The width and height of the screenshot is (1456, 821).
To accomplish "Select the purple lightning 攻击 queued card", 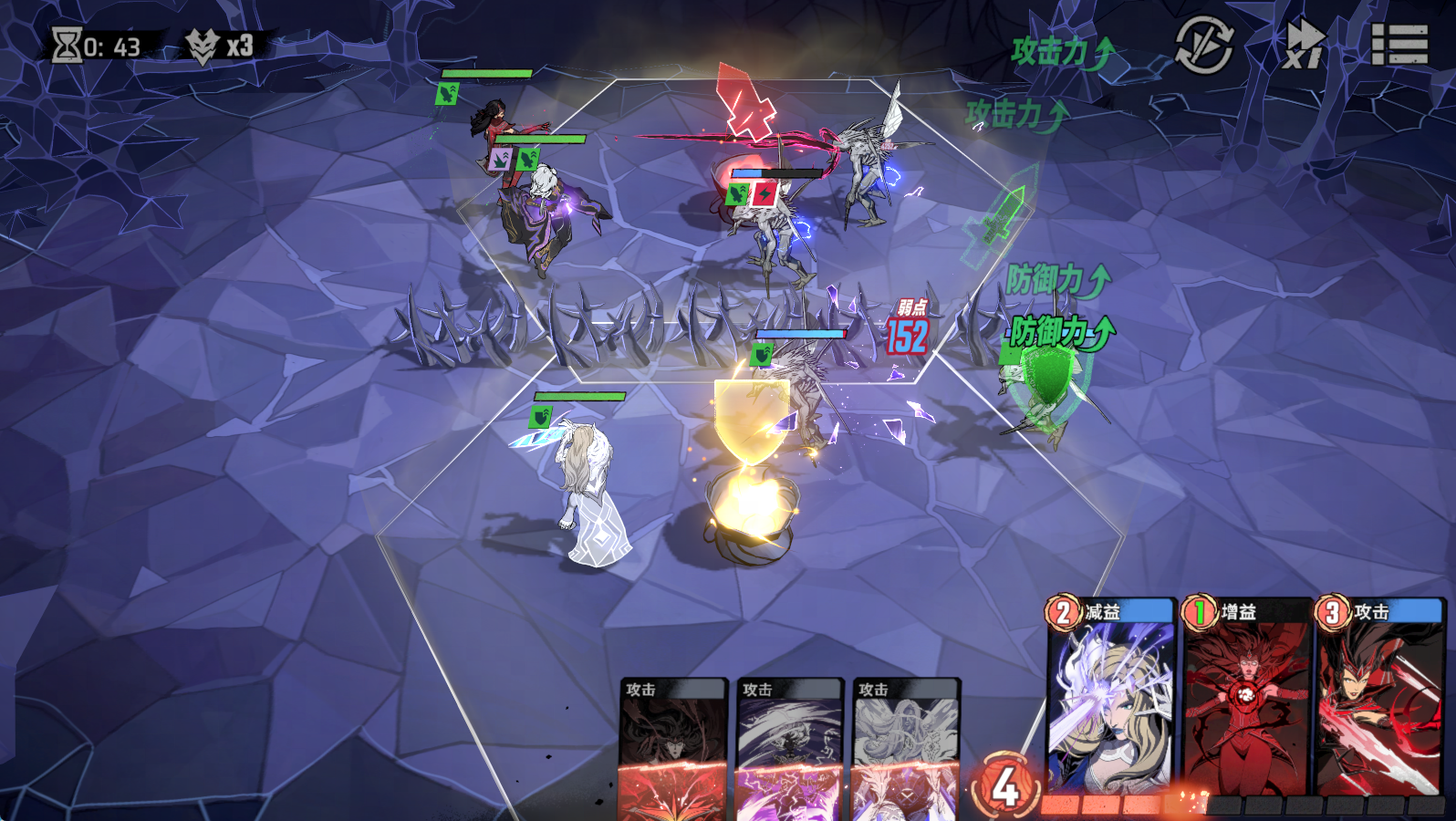I will pos(789,750).
